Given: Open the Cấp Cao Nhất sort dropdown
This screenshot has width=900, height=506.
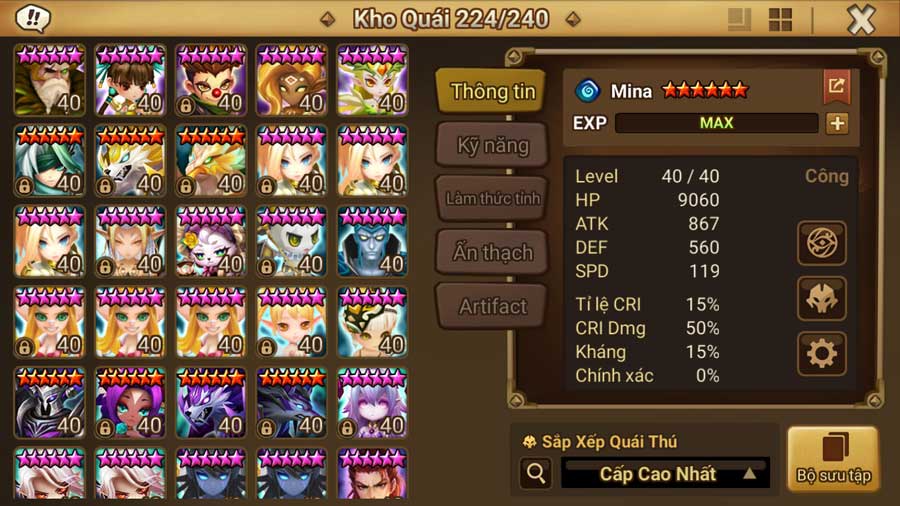Looking at the screenshot, I should click(x=664, y=474).
